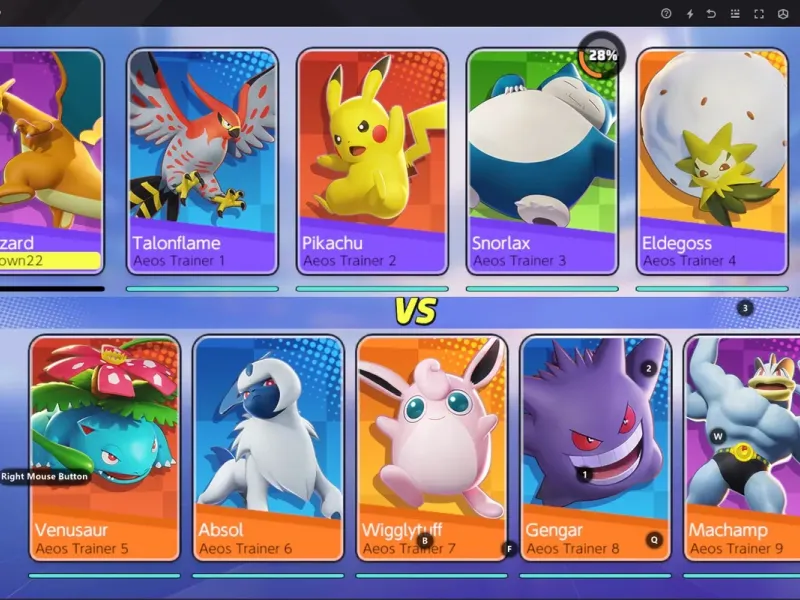Toggle fullscreen from the top toolbar
The height and width of the screenshot is (600, 800).
tap(758, 13)
